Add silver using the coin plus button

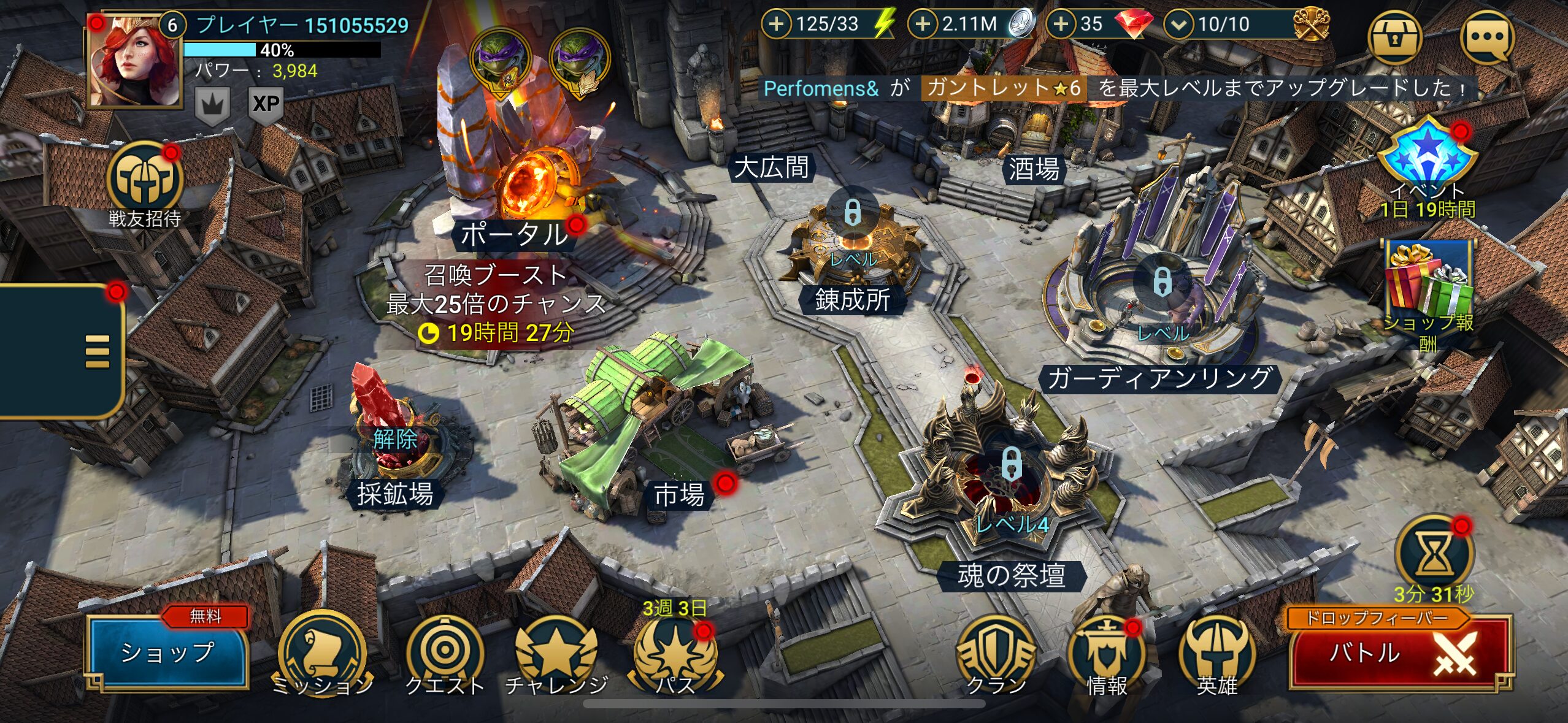pos(923,25)
